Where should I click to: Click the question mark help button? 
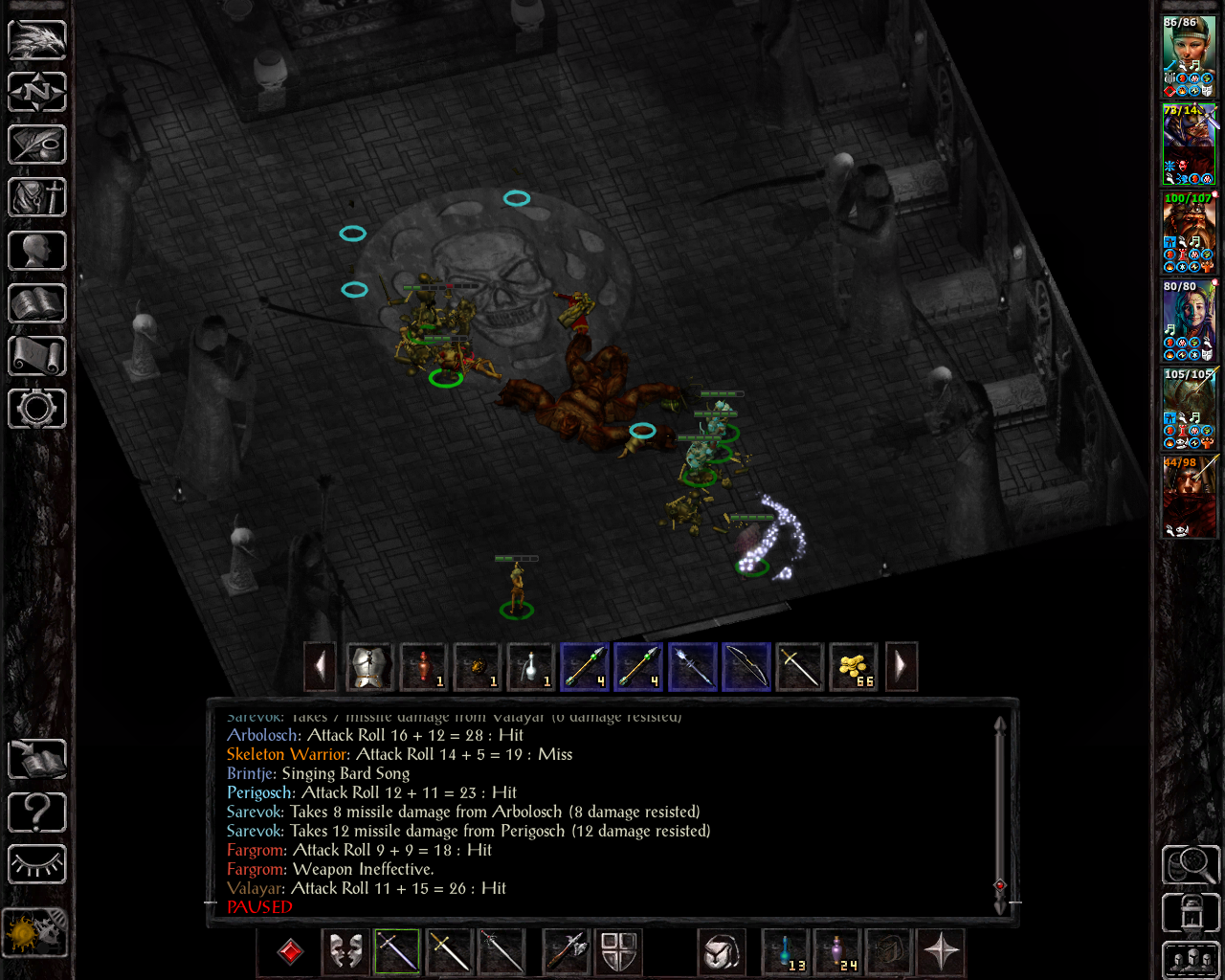pos(37,813)
